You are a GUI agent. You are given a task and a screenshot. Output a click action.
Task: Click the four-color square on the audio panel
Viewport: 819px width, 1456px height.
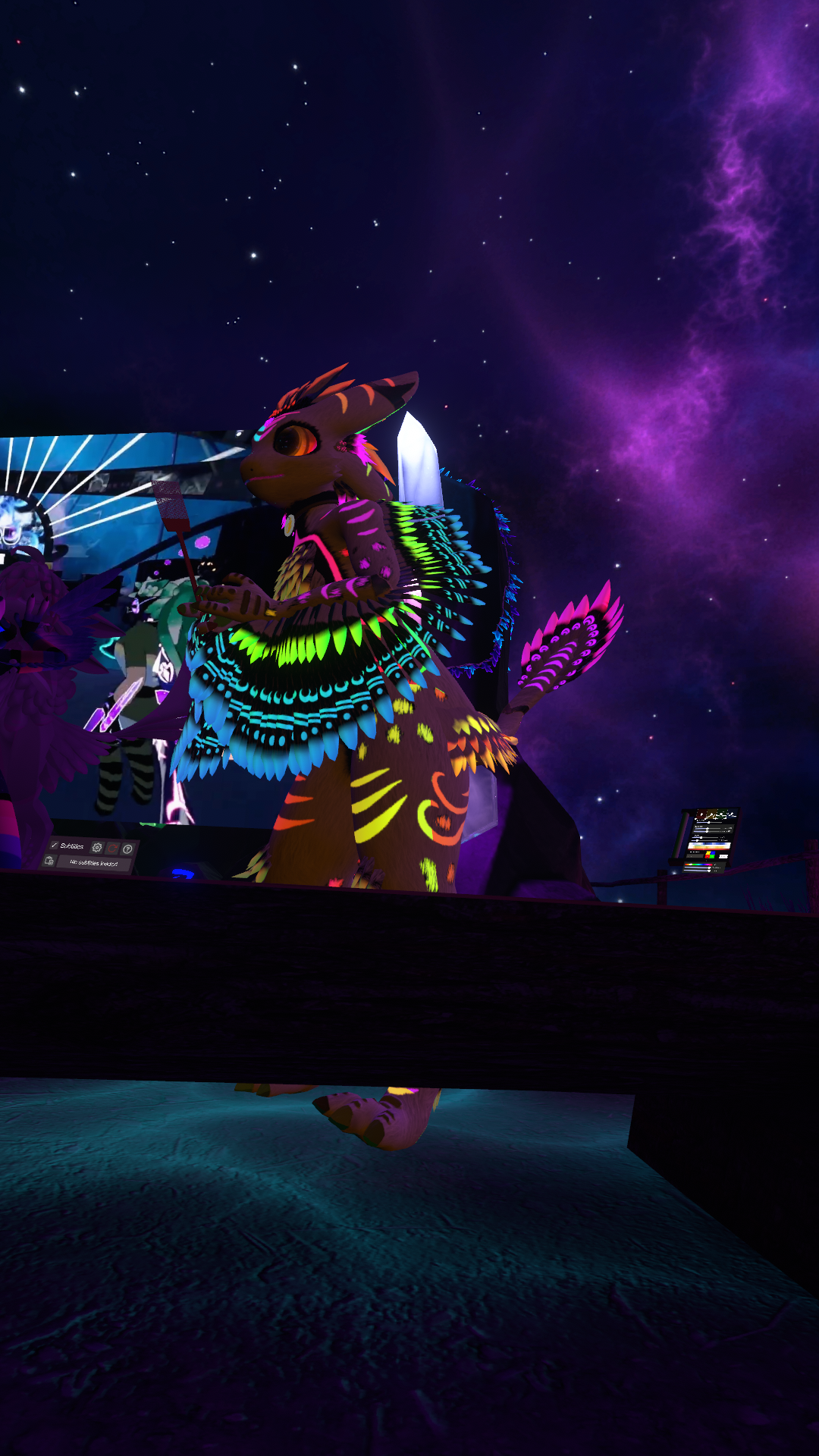711,855
